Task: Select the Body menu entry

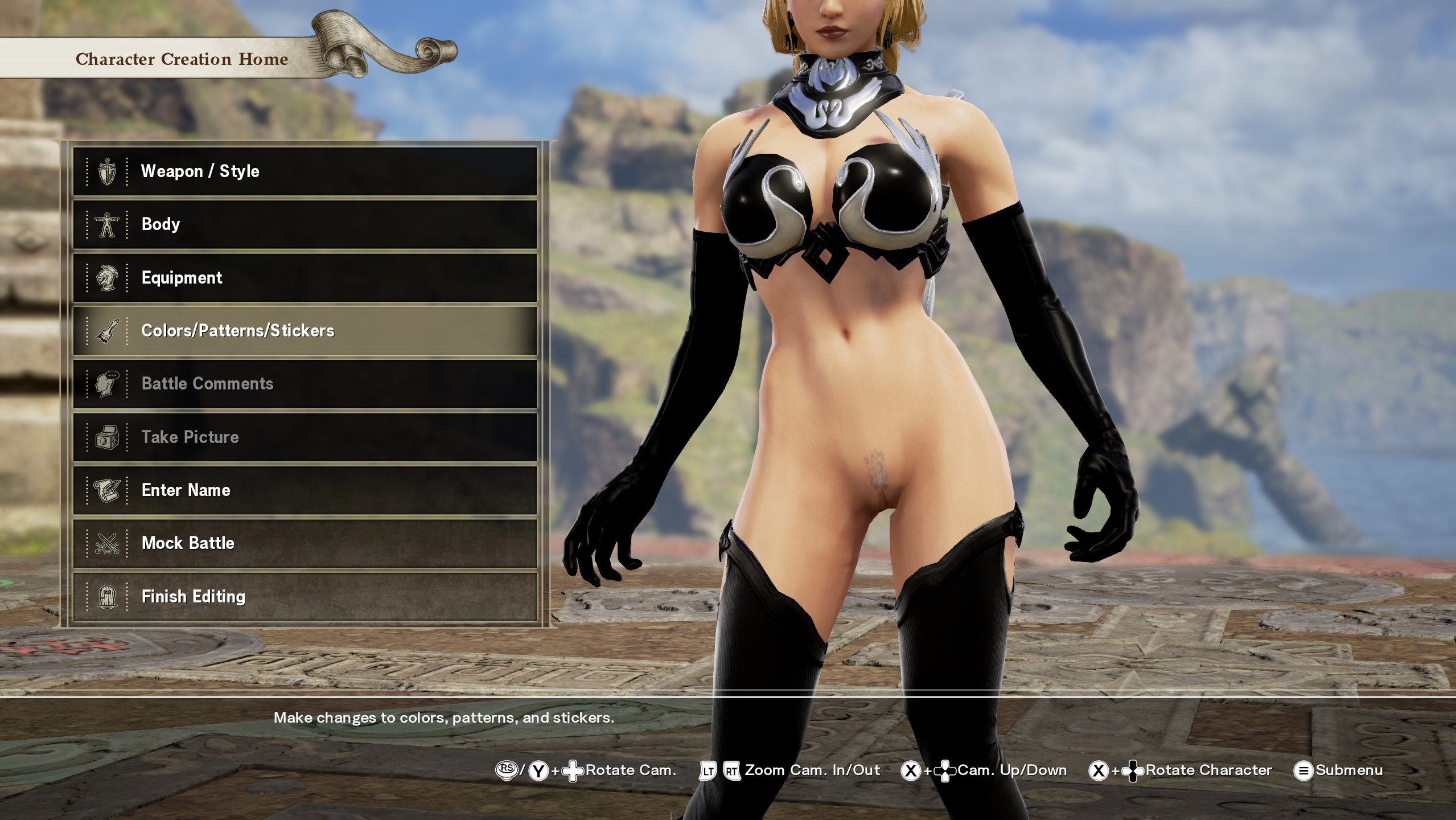Action: pos(305,224)
